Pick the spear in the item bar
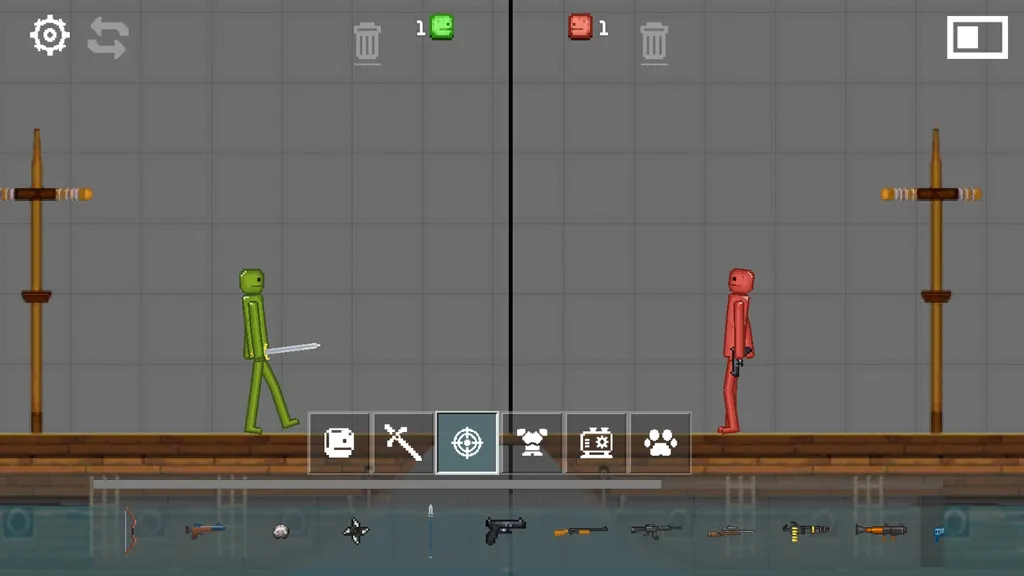Viewport: 1024px width, 576px height. 430,530
